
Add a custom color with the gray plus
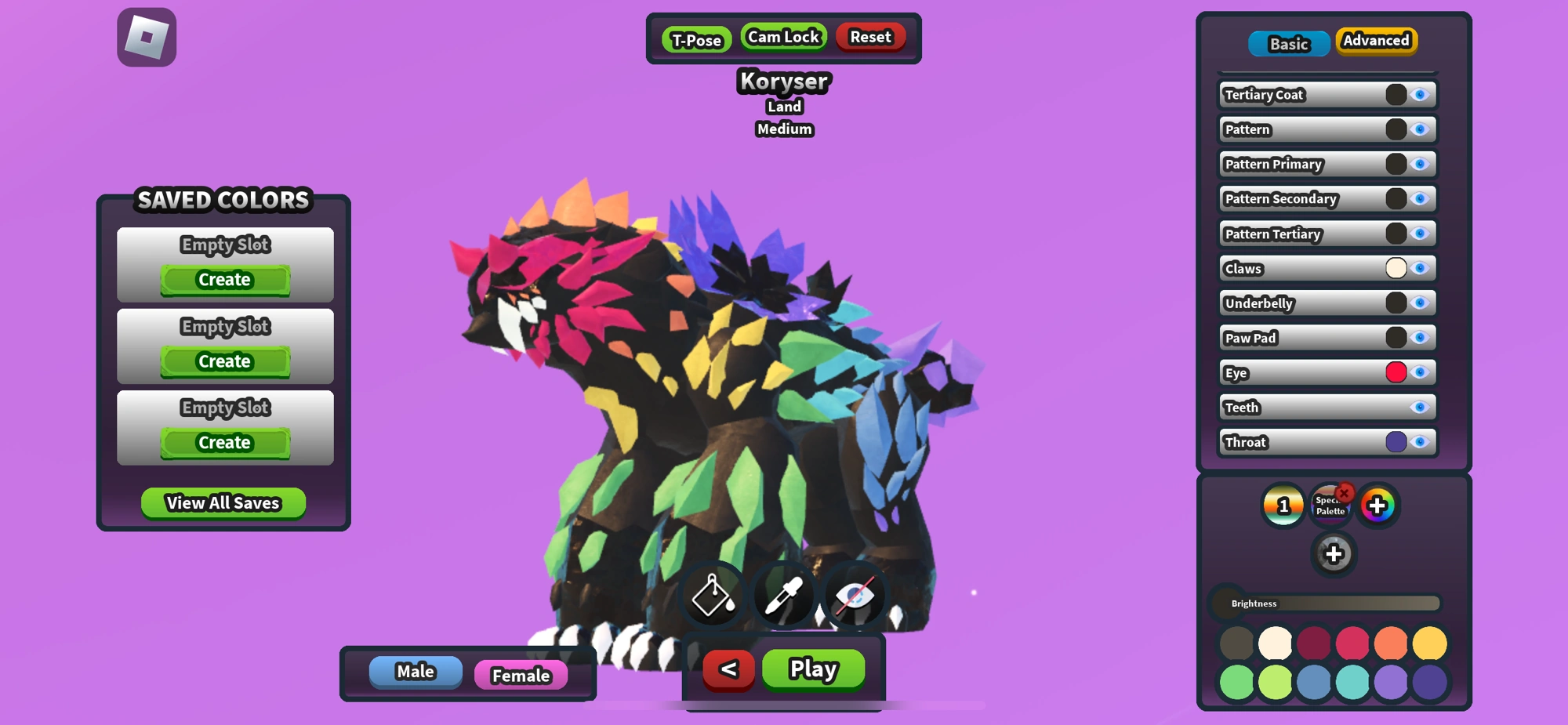coord(1334,554)
